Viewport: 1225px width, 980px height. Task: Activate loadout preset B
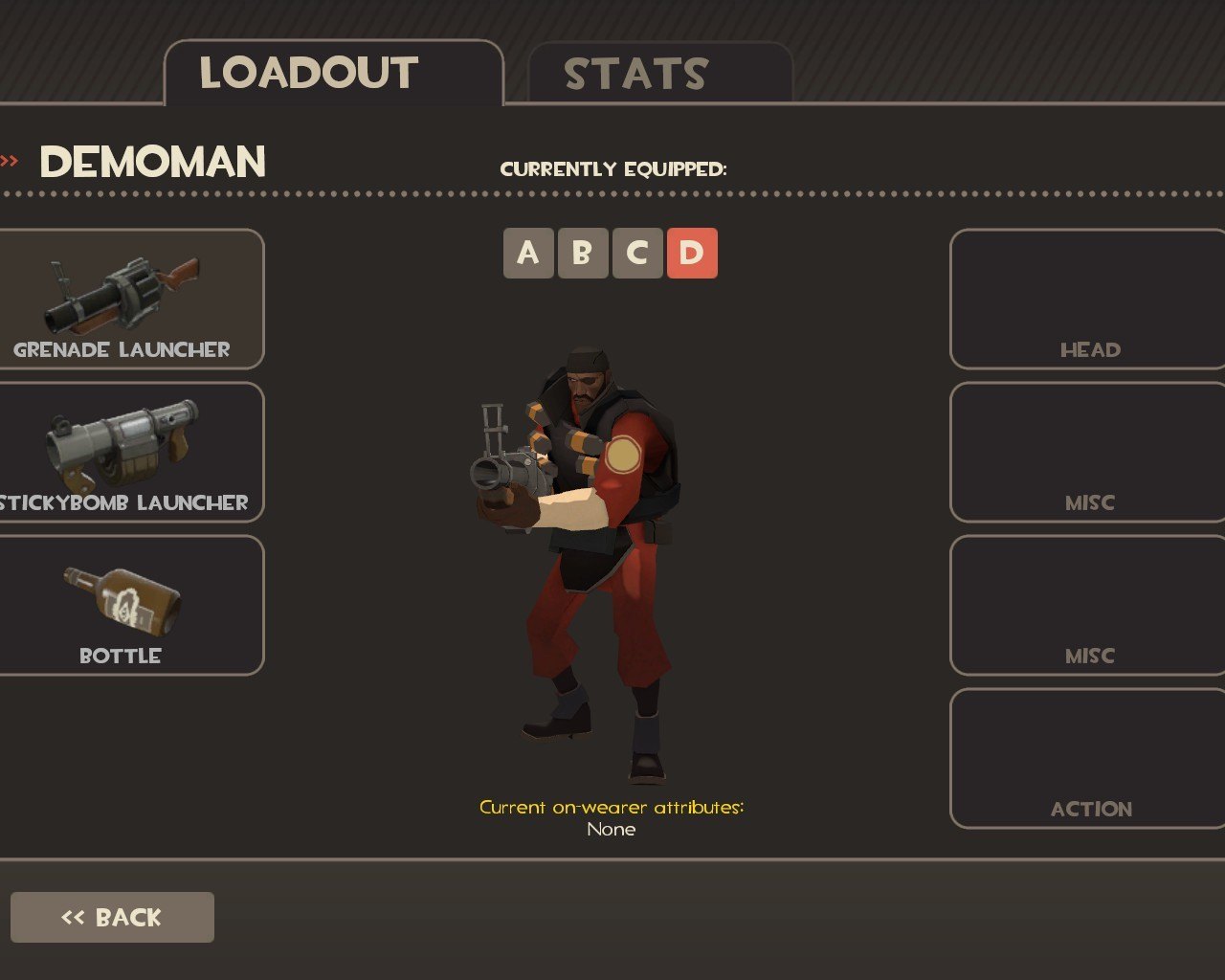pyautogui.click(x=583, y=254)
